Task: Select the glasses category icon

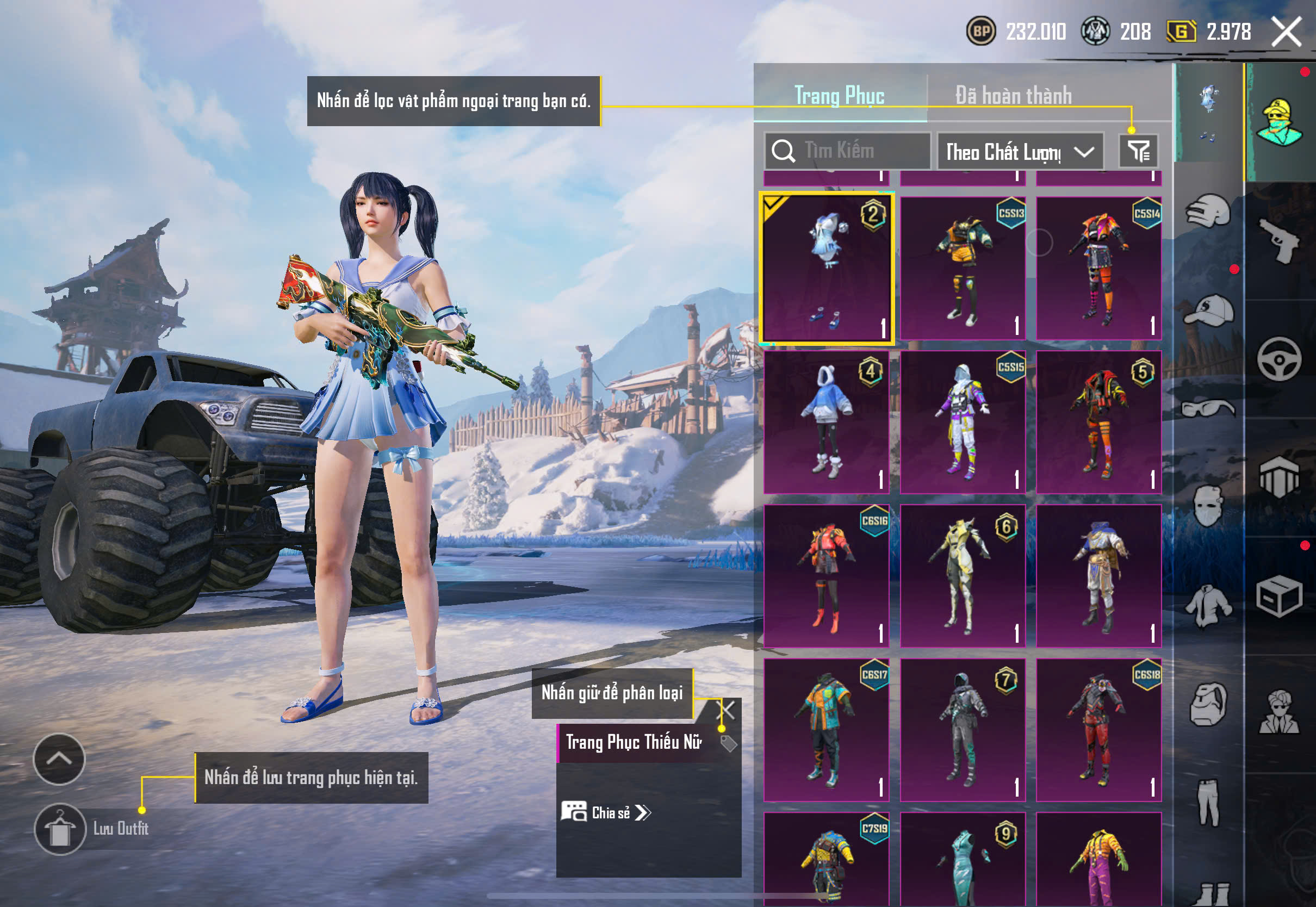Action: 1208,408
